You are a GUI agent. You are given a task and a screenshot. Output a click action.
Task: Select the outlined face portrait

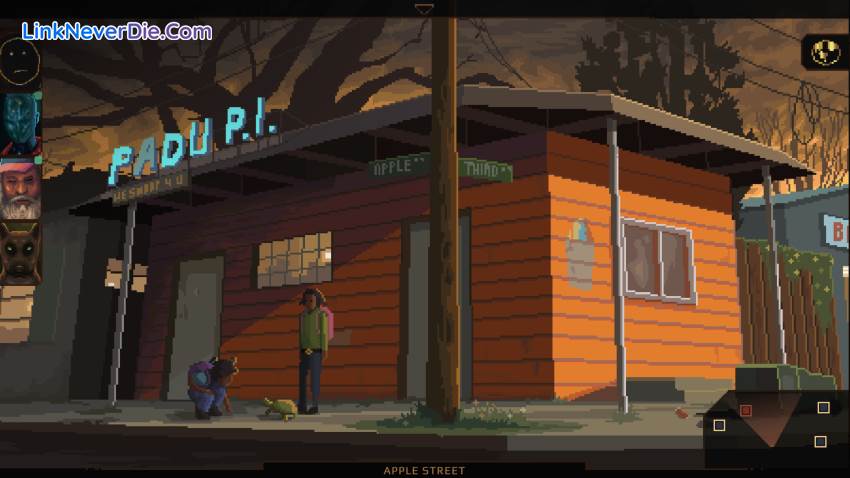tap(19, 63)
